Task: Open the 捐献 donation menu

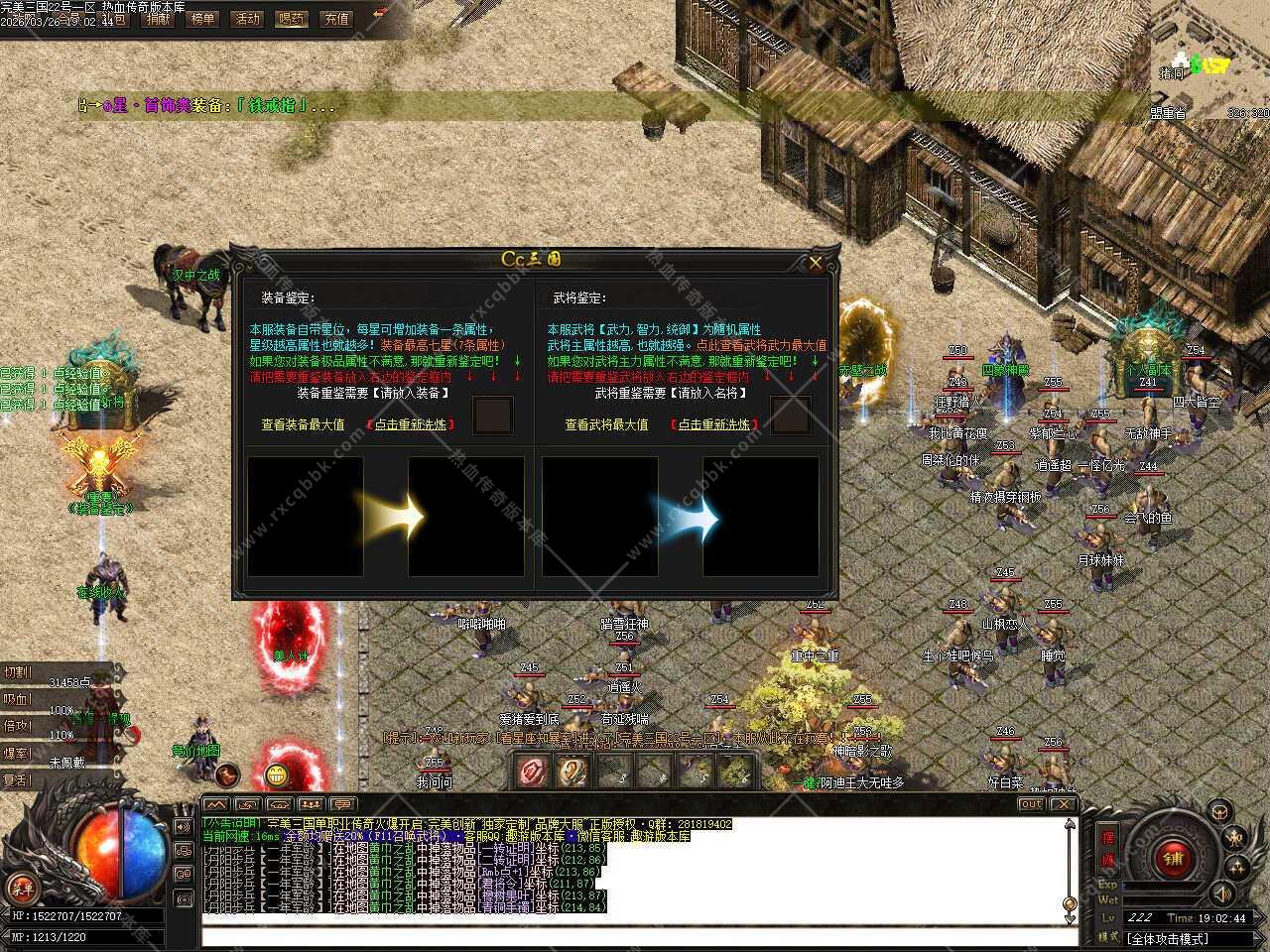Action: [157, 19]
